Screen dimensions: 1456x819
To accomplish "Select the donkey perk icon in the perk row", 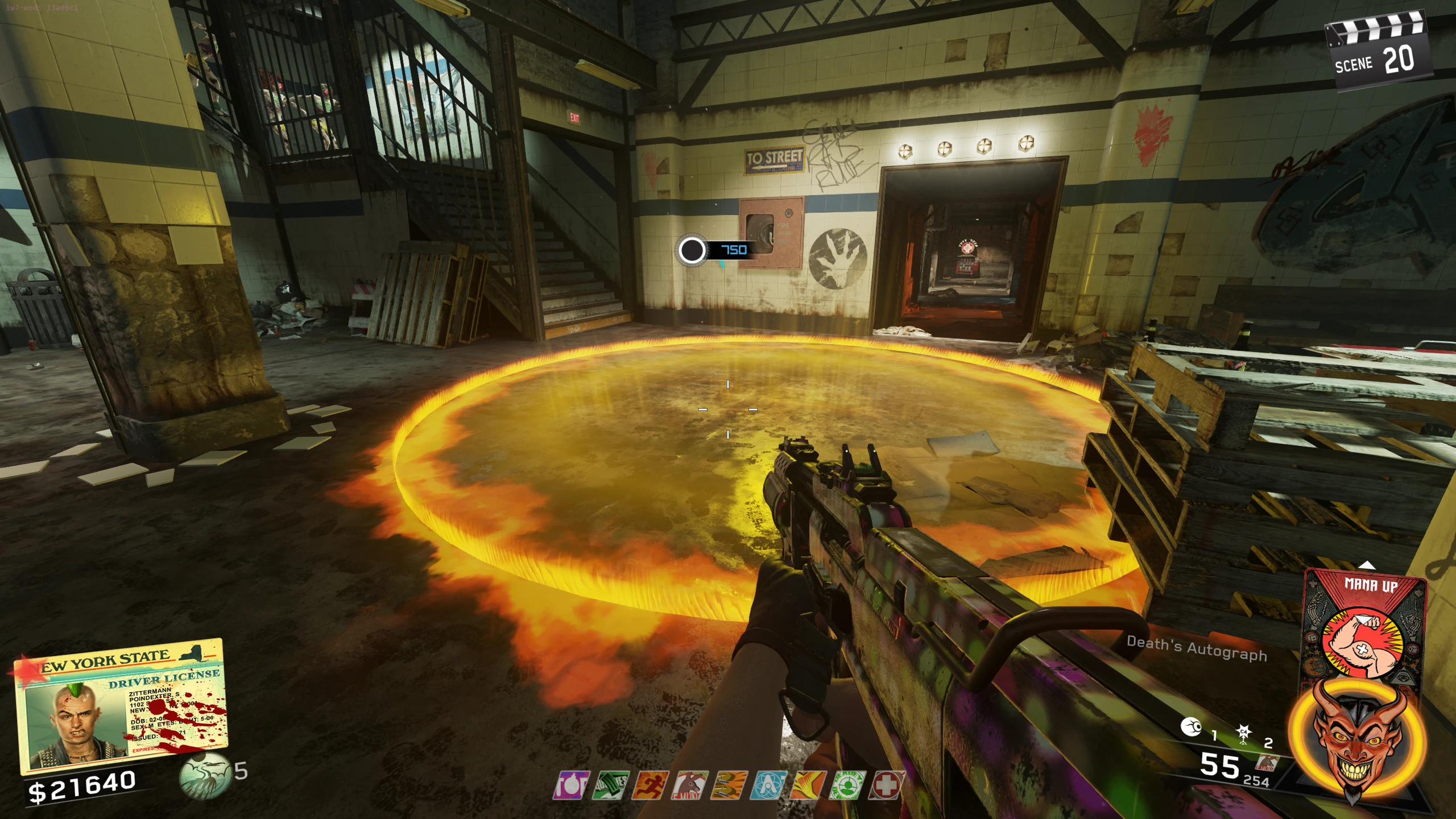I will (x=689, y=785).
